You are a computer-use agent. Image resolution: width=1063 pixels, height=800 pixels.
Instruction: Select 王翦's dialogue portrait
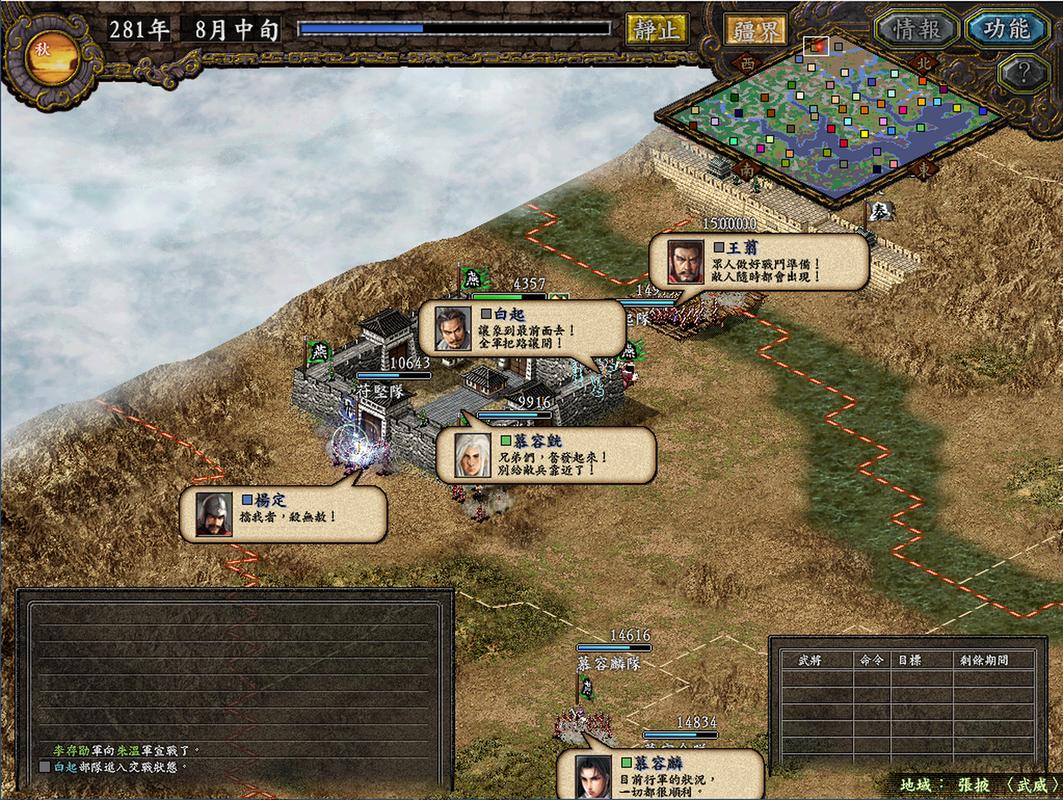pyautogui.click(x=686, y=262)
